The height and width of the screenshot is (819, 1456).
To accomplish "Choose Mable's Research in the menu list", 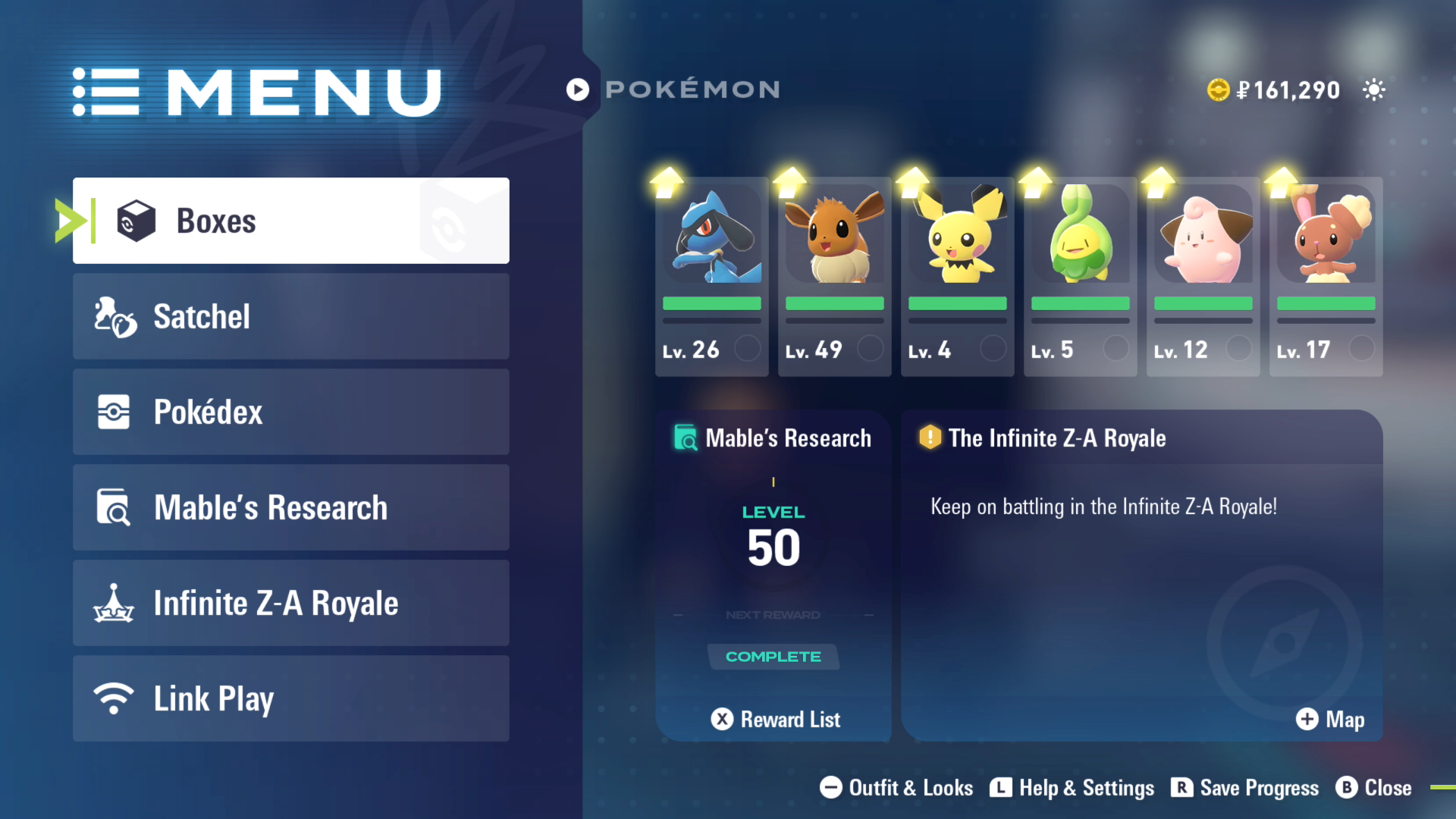I will 290,507.
